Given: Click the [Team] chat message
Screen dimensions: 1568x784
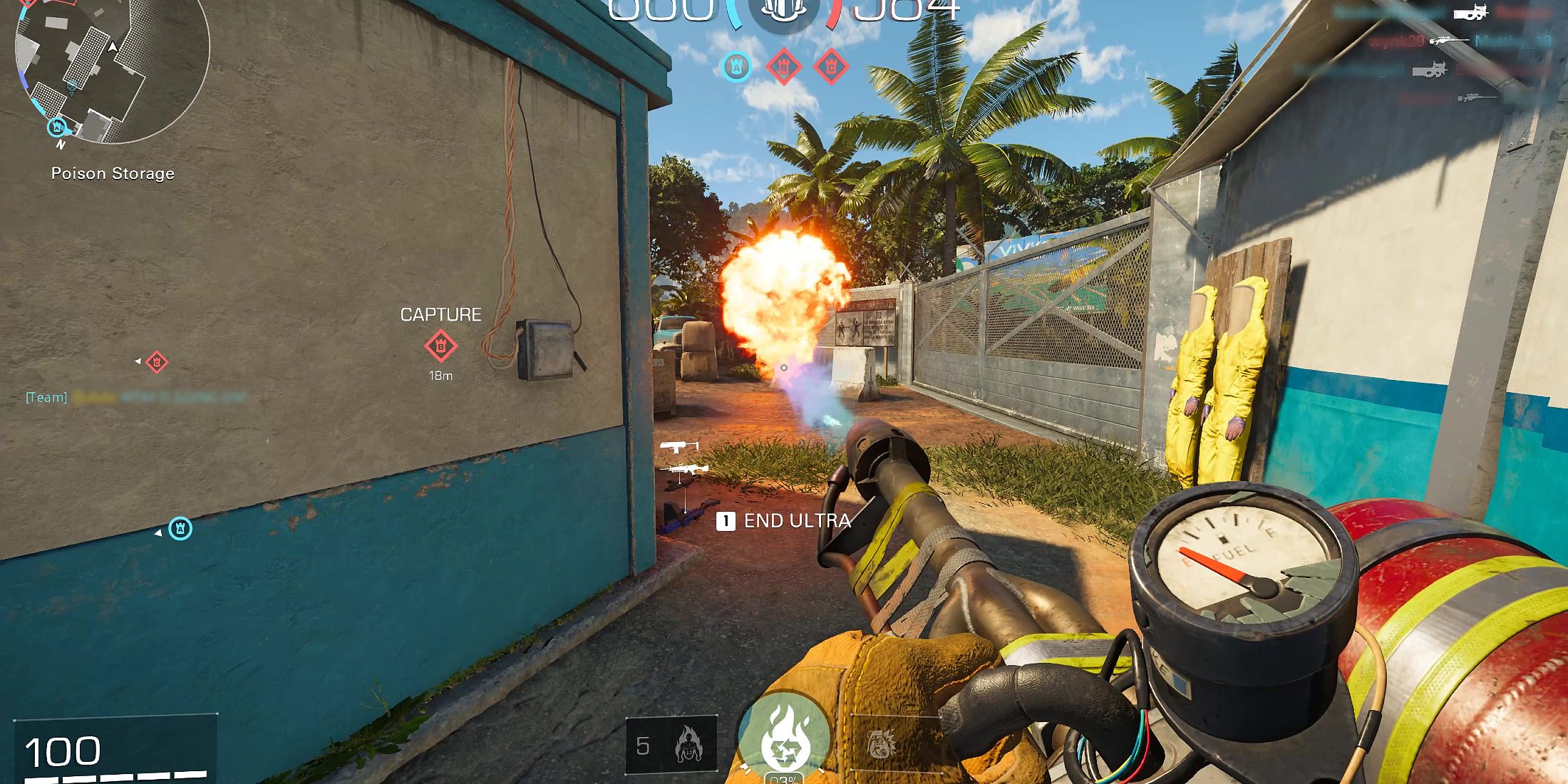Looking at the screenshot, I should point(45,397).
